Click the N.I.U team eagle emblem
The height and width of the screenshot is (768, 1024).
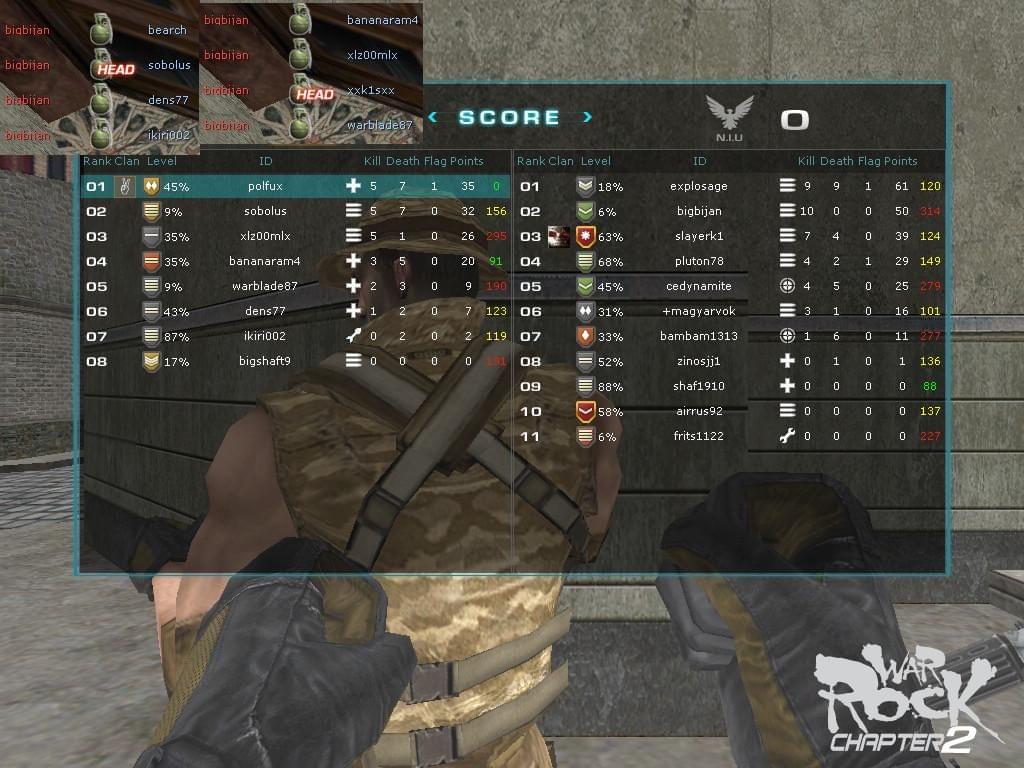point(729,113)
